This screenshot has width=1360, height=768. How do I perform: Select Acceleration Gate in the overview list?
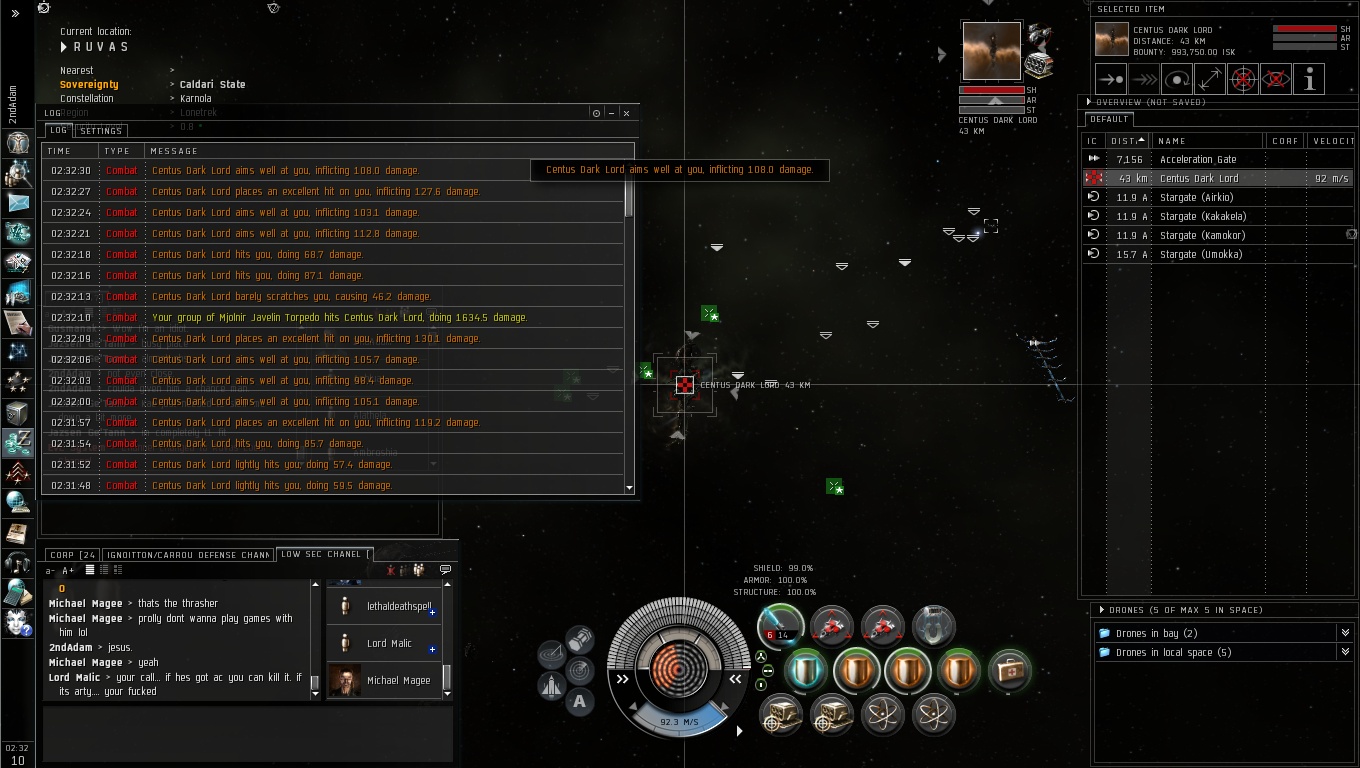pyautogui.click(x=1198, y=160)
